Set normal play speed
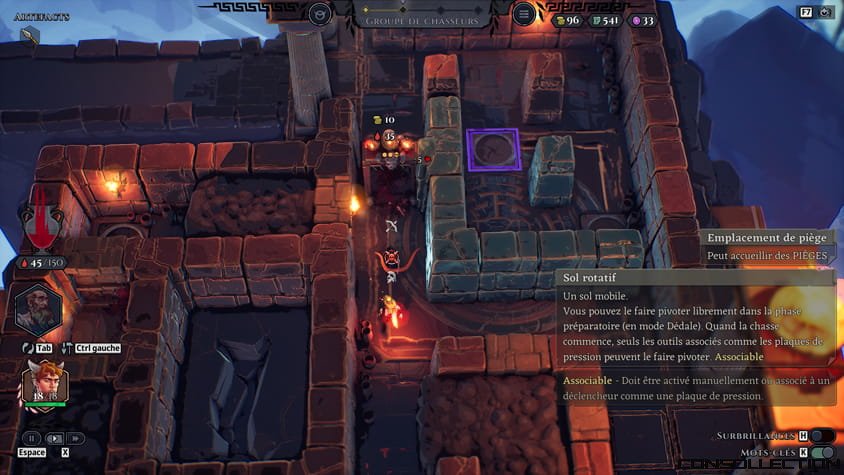This screenshot has width=844, height=475. click(x=54, y=438)
